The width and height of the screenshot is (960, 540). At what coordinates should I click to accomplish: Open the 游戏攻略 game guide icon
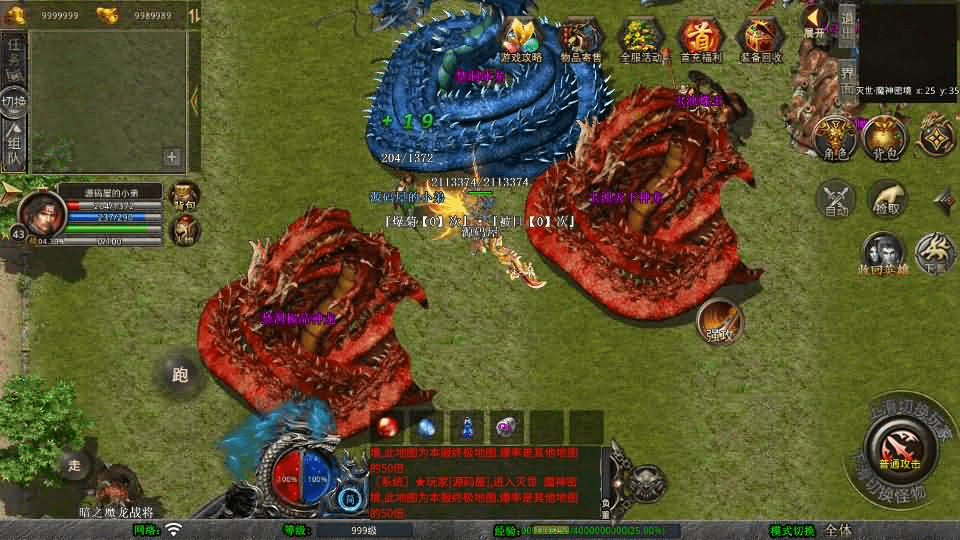[521, 40]
